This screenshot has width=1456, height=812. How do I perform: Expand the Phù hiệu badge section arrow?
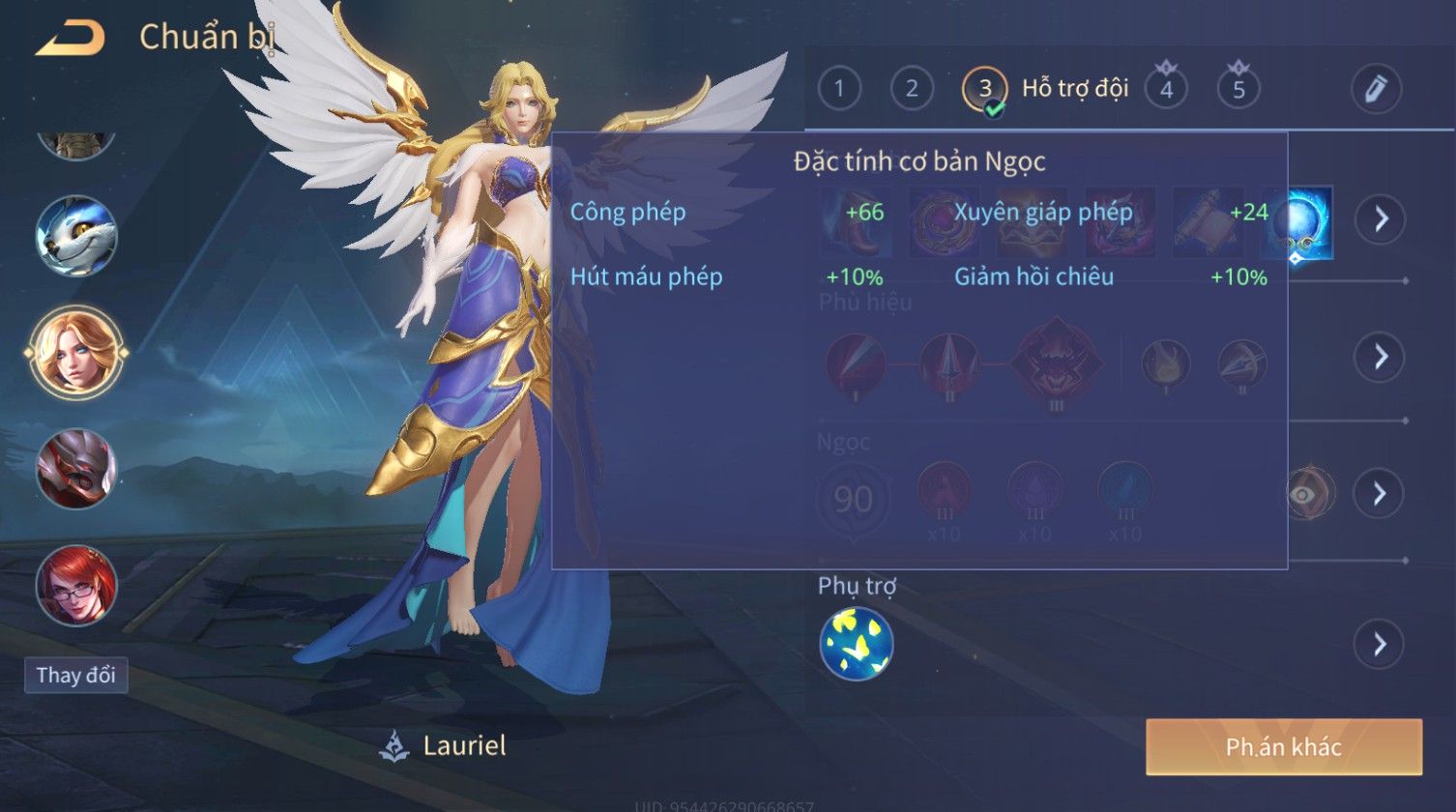pos(1380,358)
